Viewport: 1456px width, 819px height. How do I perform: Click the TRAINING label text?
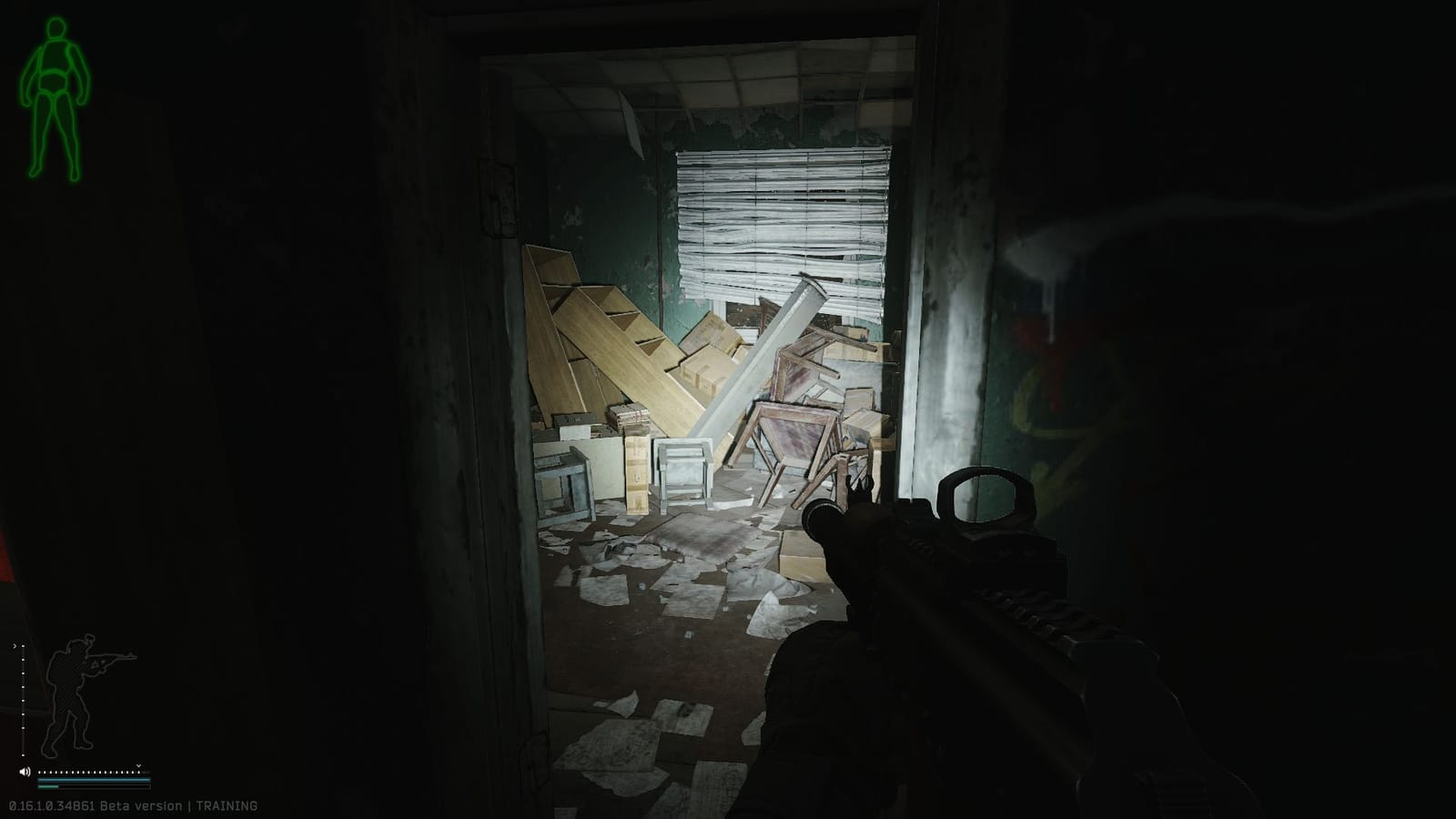point(227,804)
